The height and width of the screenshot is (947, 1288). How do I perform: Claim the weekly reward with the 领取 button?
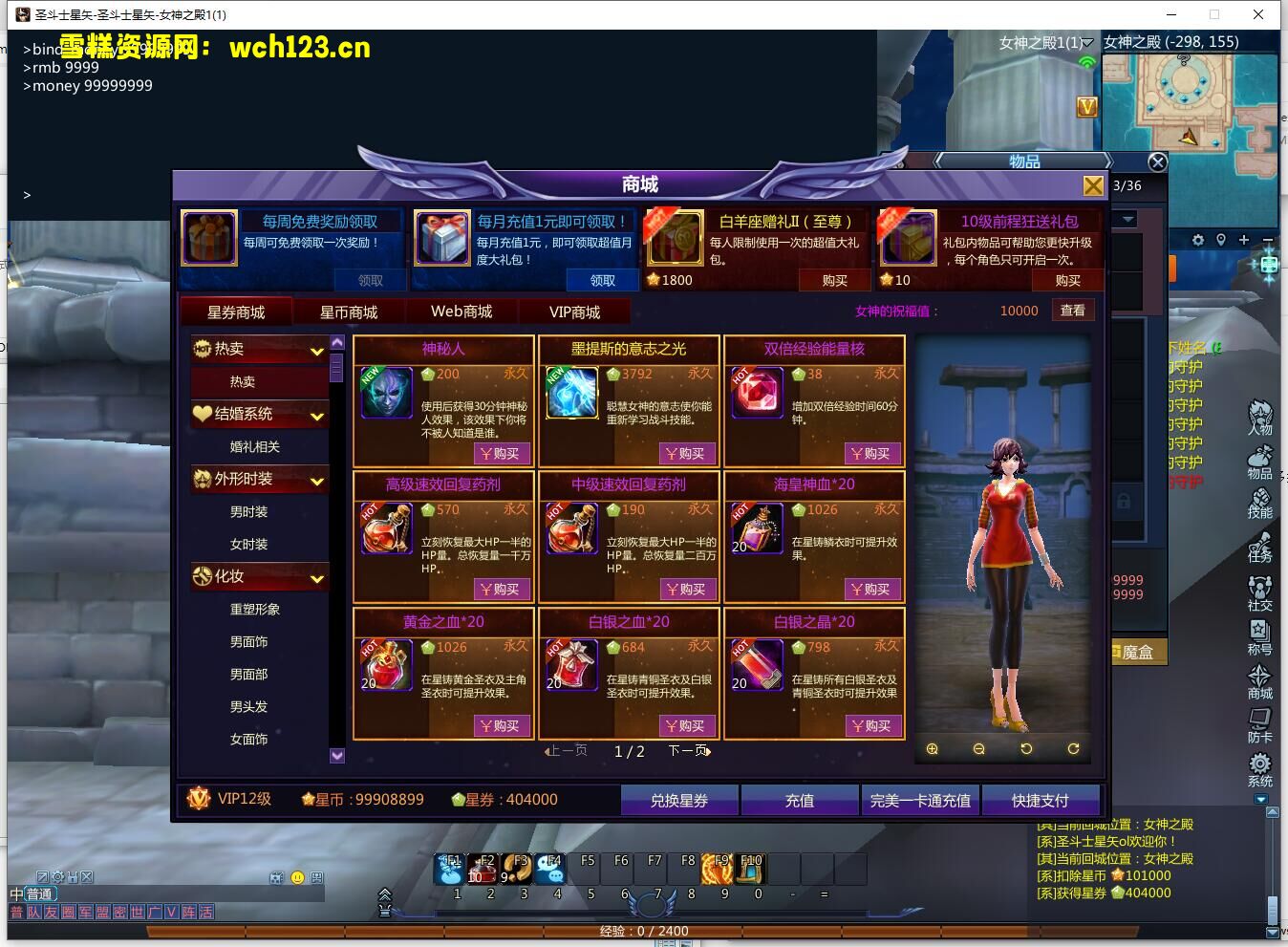(371, 280)
